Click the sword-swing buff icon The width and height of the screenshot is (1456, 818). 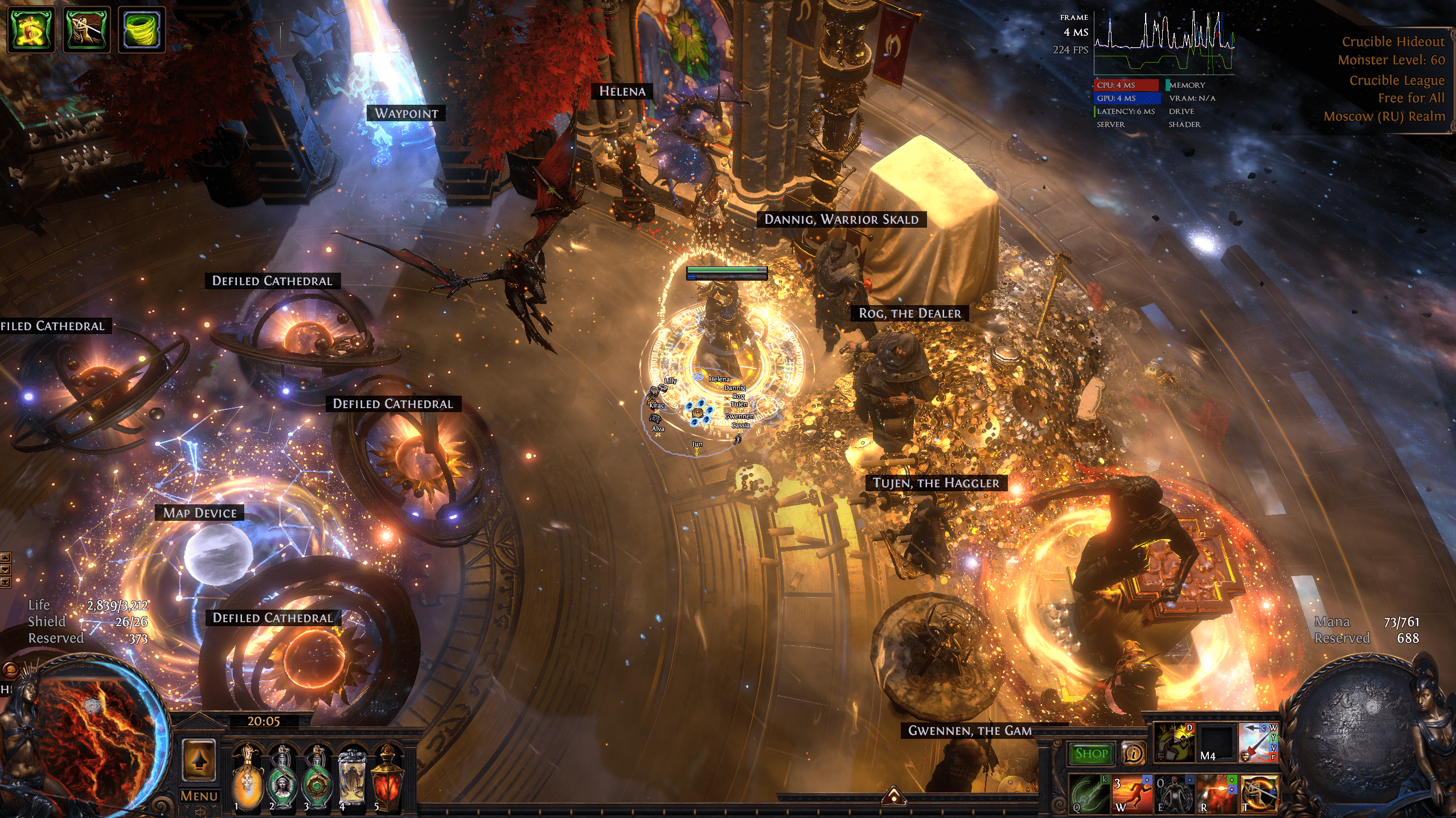[x=87, y=29]
